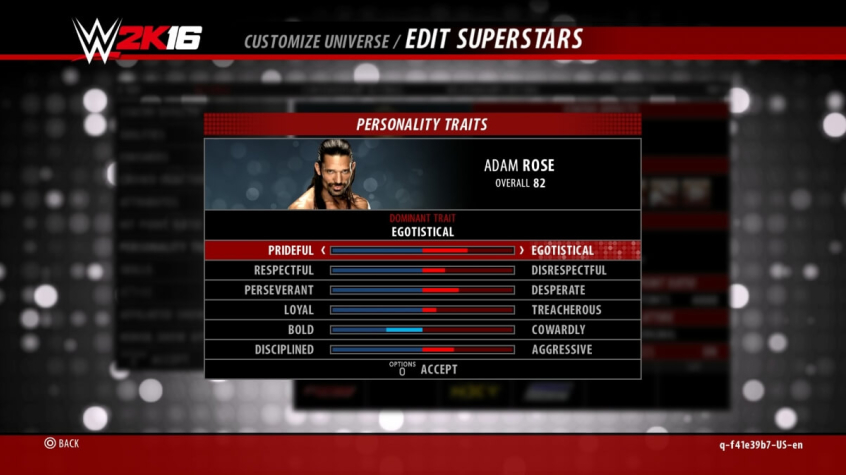Click the right arrow beside Egotistical
The width and height of the screenshot is (846, 475).
[521, 250]
